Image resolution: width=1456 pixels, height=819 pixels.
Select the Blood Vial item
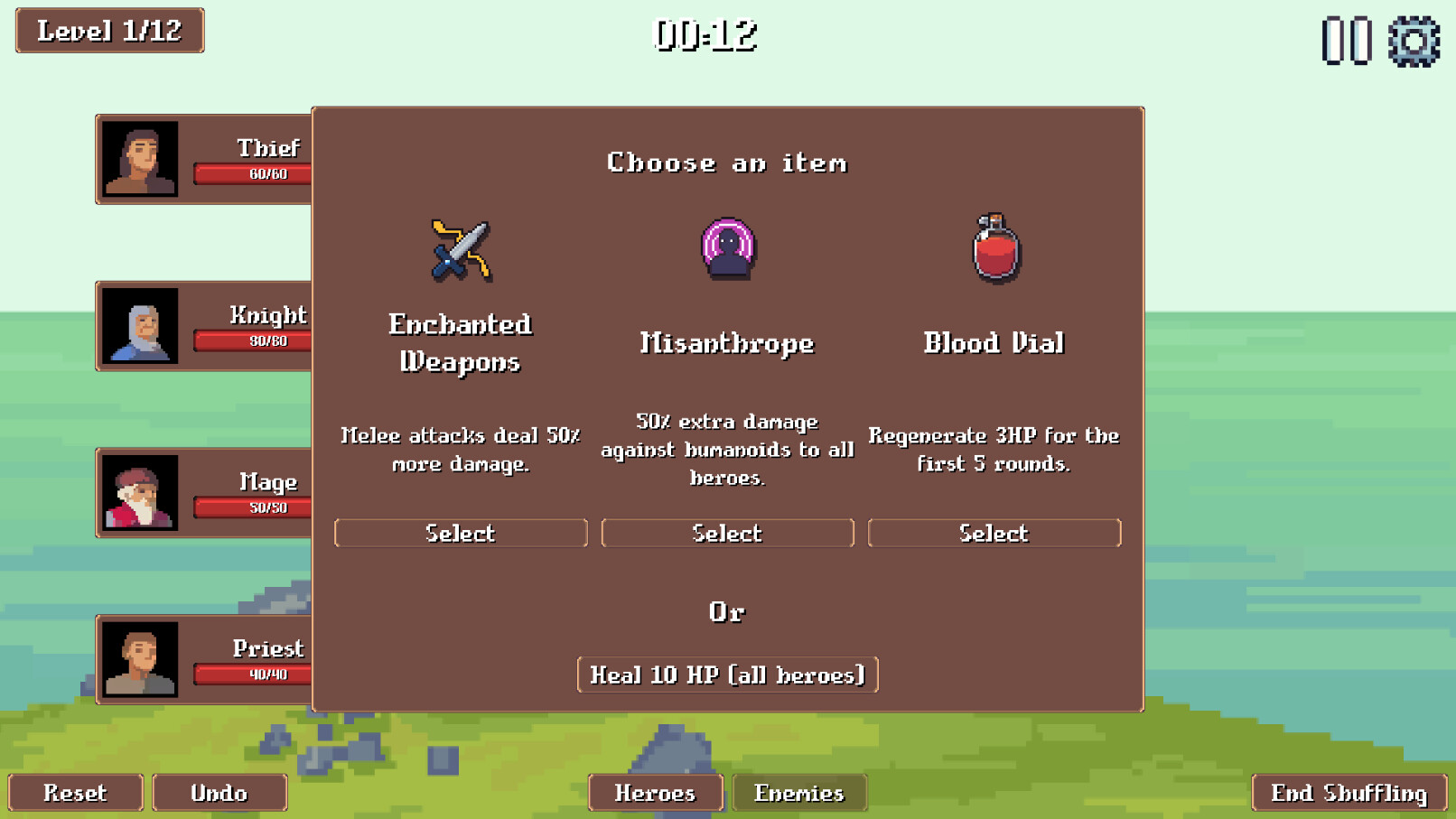(x=994, y=533)
